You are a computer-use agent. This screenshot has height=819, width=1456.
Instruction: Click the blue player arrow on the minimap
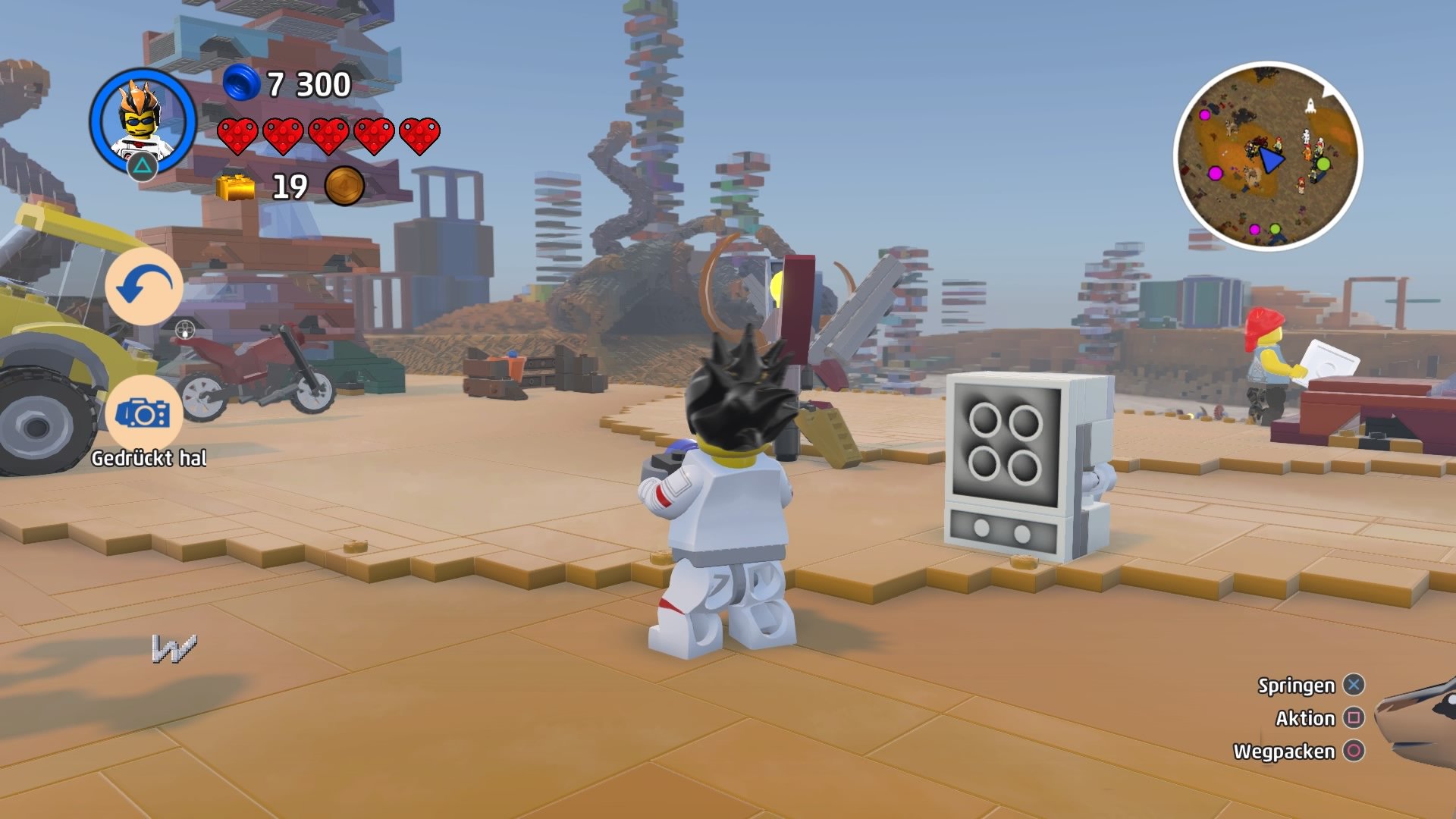click(1271, 159)
